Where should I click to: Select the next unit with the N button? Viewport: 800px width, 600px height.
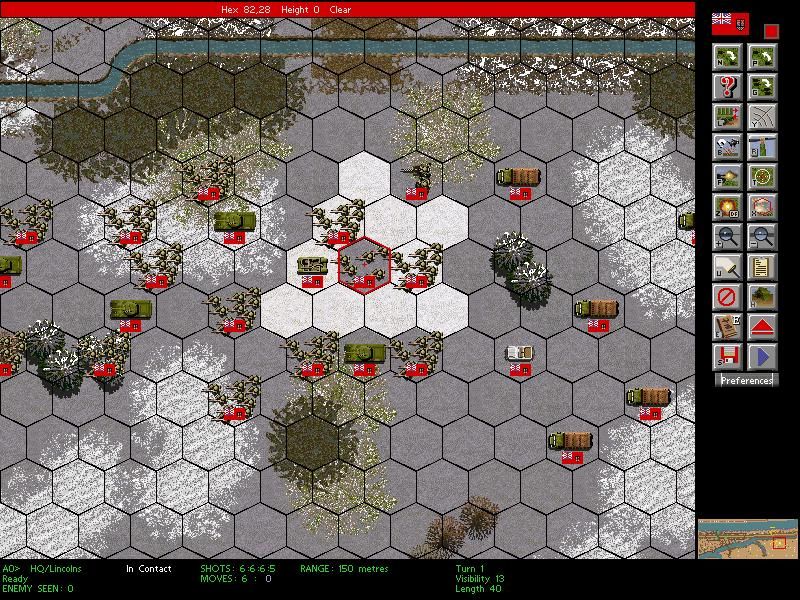727,57
